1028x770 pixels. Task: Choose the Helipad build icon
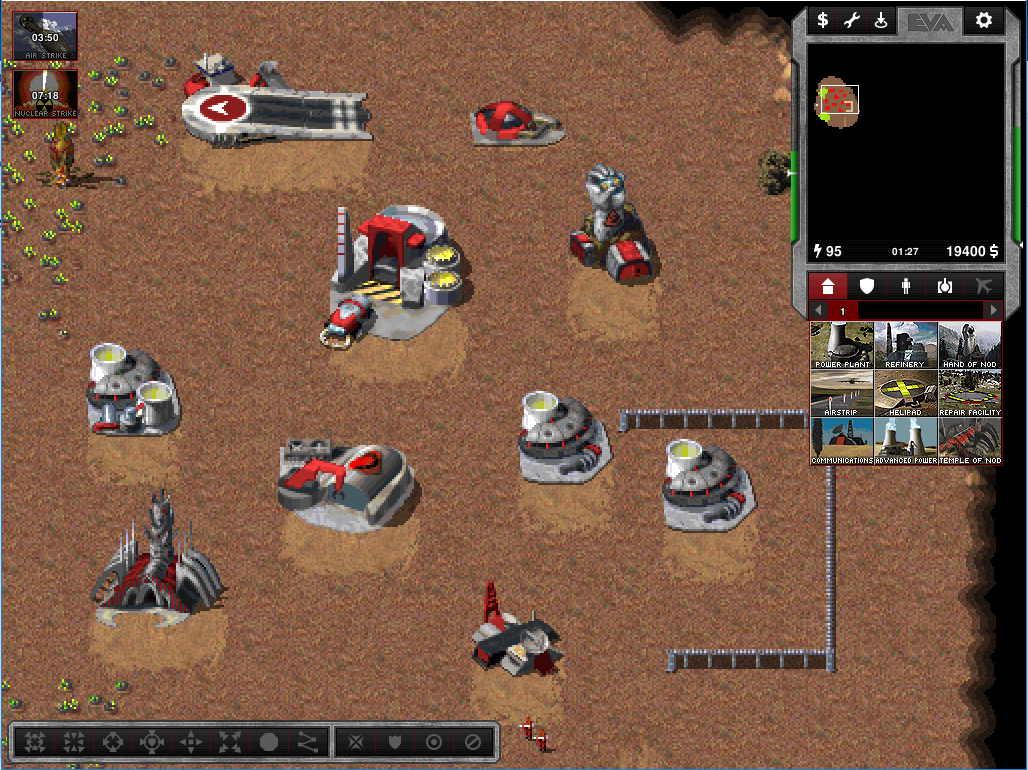[x=906, y=393]
